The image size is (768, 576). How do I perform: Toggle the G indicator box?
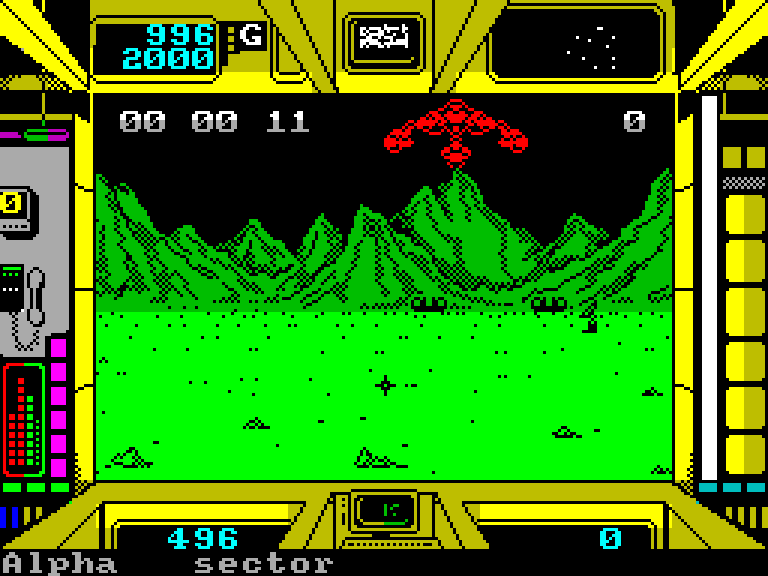pos(251,37)
